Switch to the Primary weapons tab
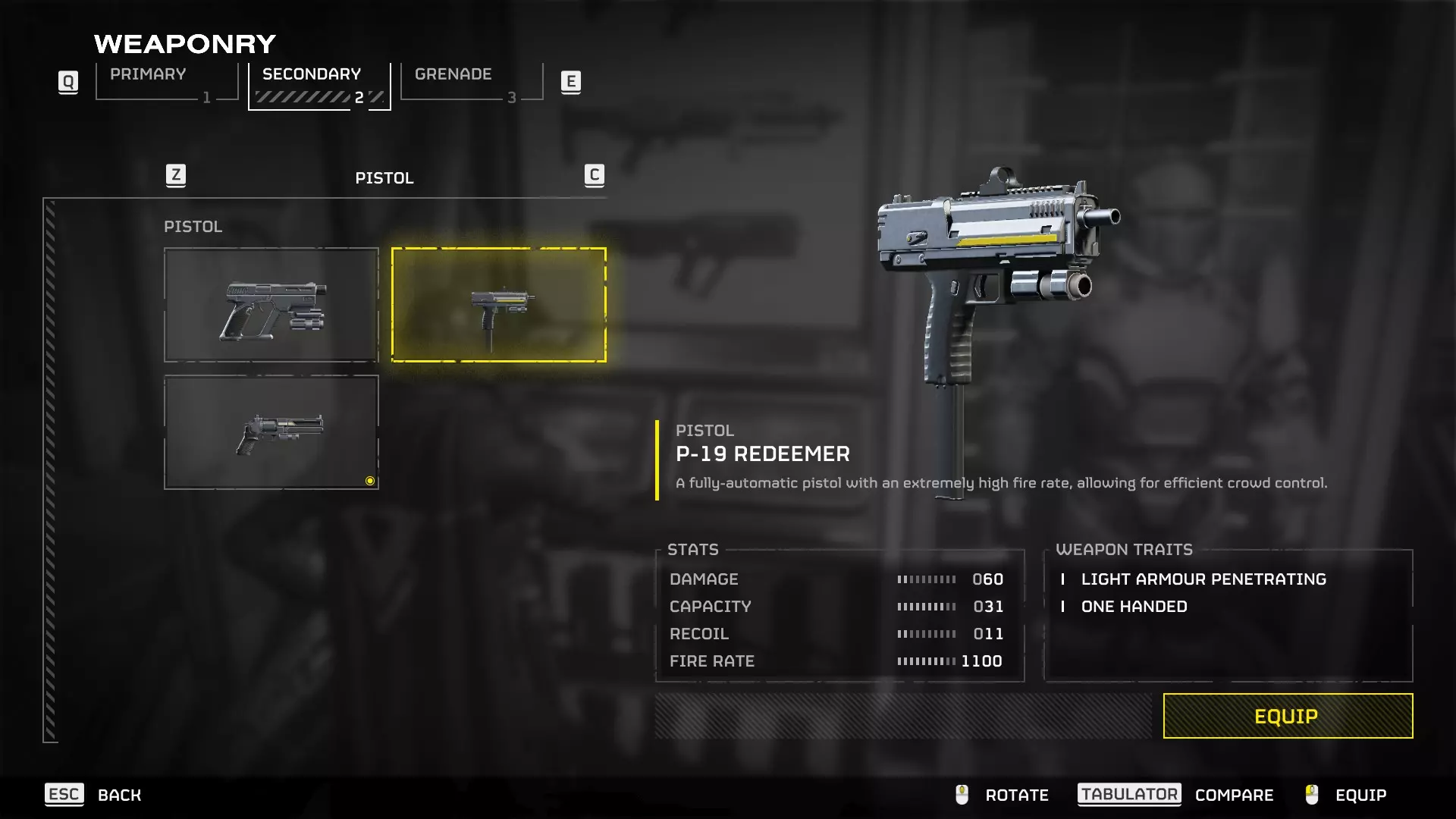 (167, 82)
